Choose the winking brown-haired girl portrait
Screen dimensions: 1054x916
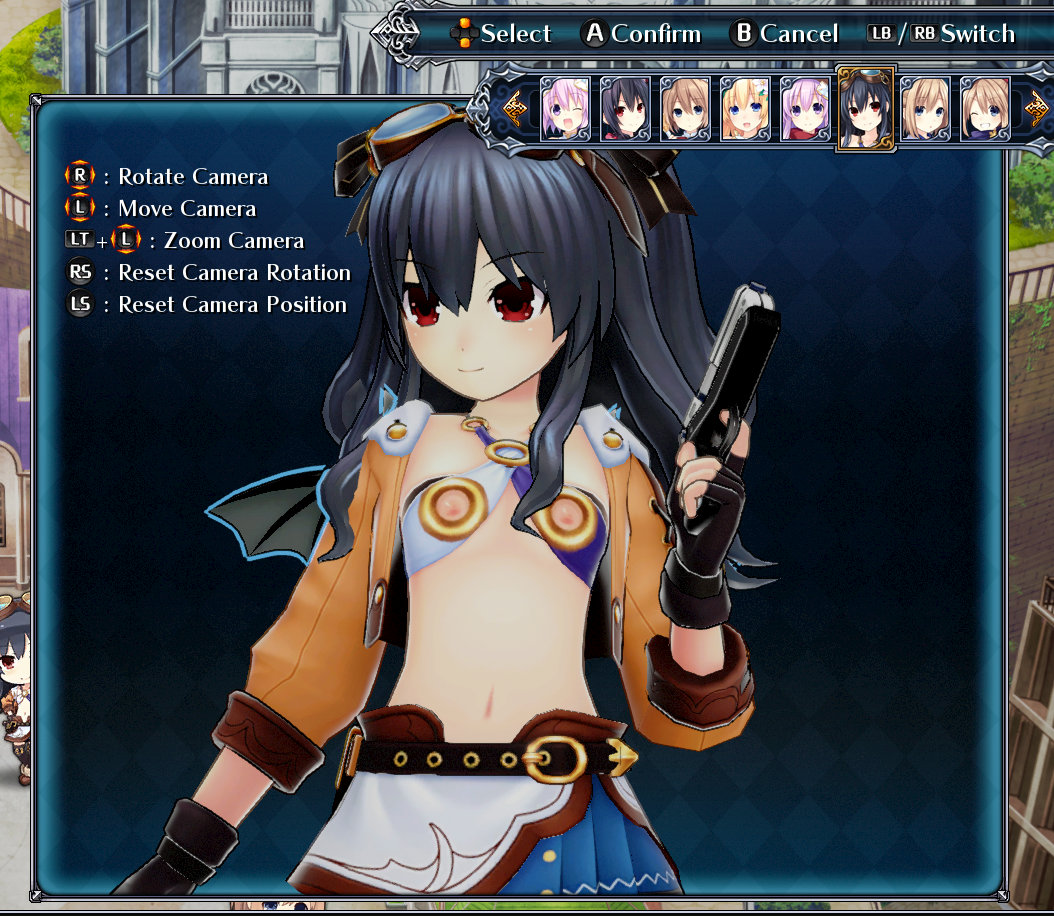coord(986,109)
